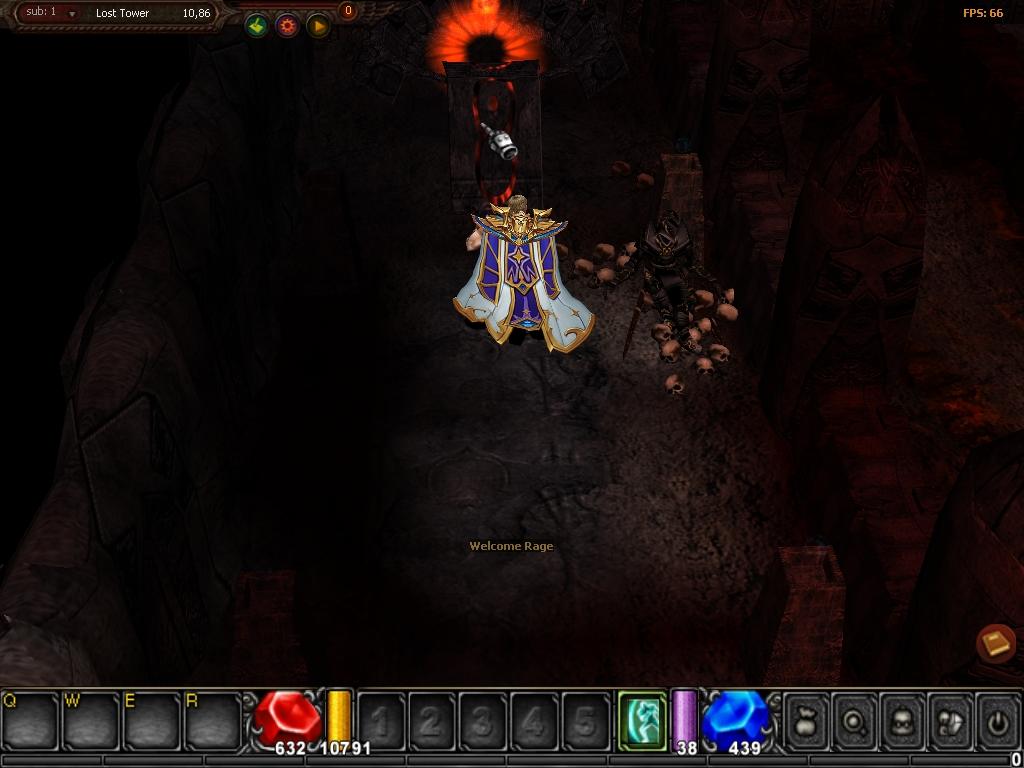Select the R skill slot
This screenshot has height=768, width=1024.
pyautogui.click(x=213, y=720)
